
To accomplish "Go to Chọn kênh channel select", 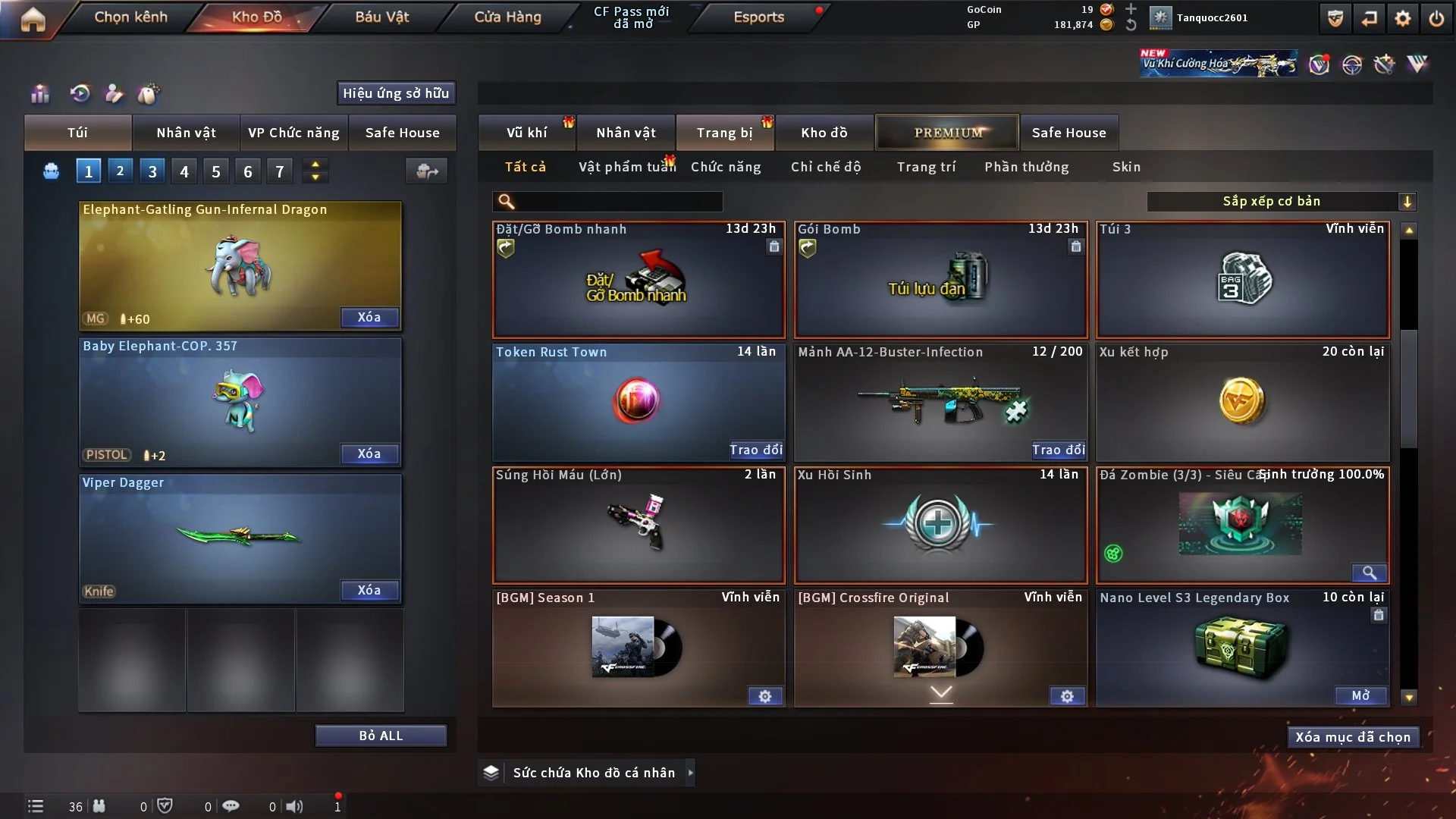I will click(x=130, y=17).
